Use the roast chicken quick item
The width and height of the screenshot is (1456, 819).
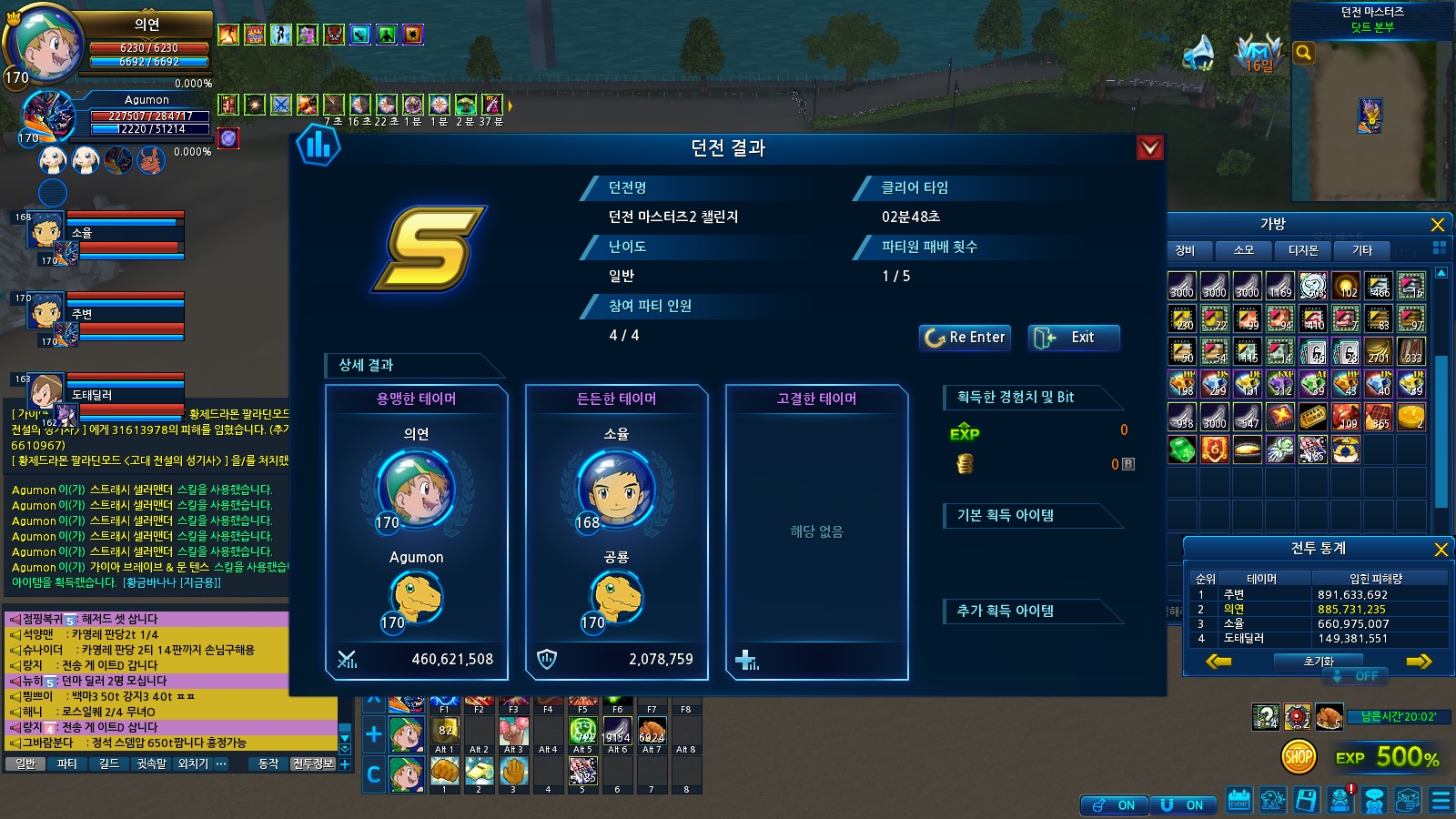coord(1330,717)
